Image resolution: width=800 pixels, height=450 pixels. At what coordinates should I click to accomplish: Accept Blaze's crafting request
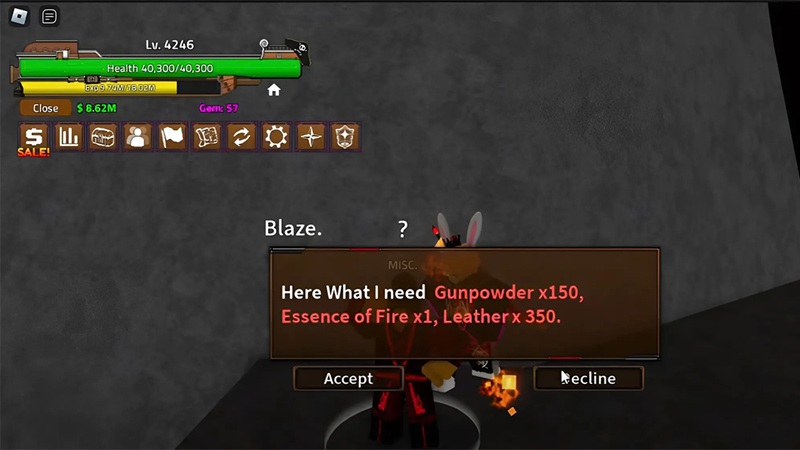pos(348,378)
